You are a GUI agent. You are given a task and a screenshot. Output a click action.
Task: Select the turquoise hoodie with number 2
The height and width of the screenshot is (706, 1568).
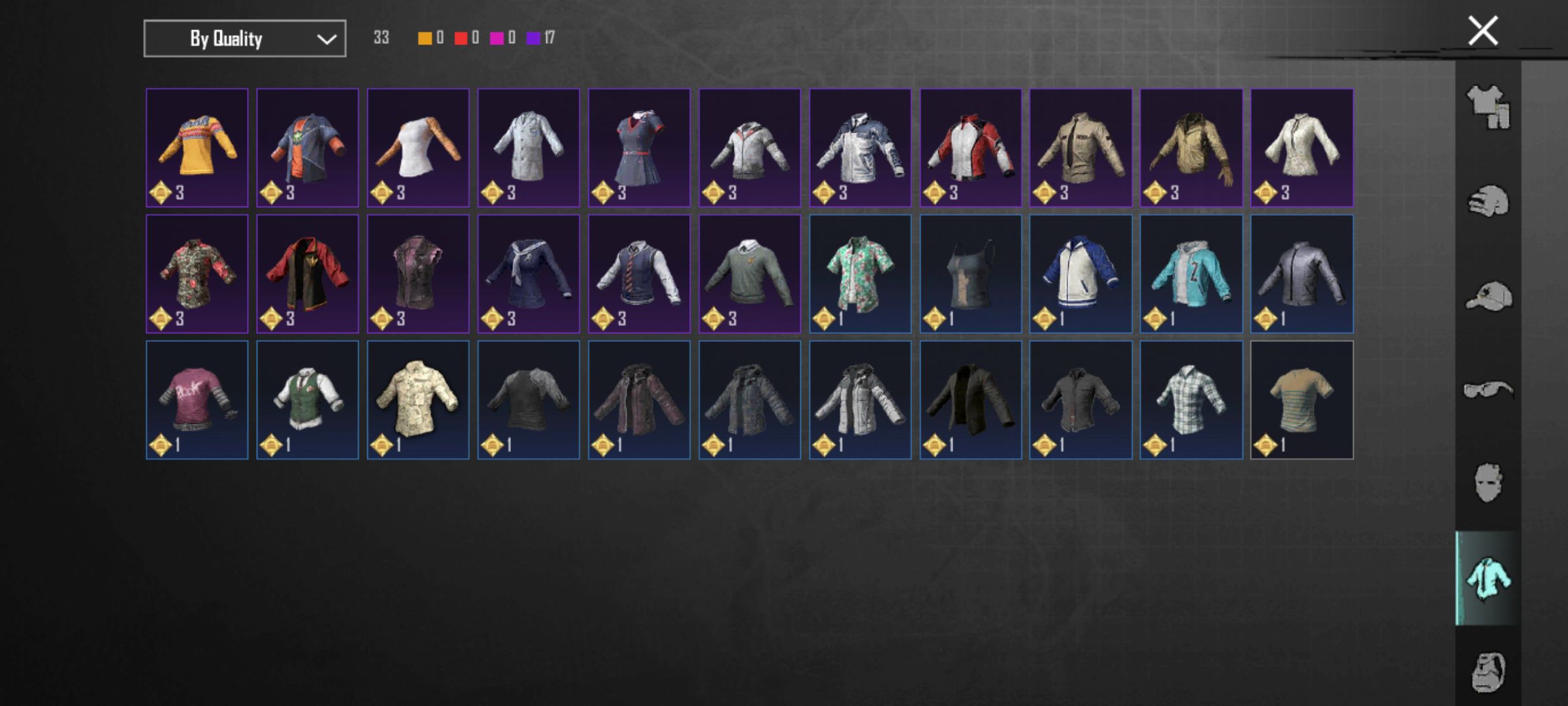tap(1191, 273)
